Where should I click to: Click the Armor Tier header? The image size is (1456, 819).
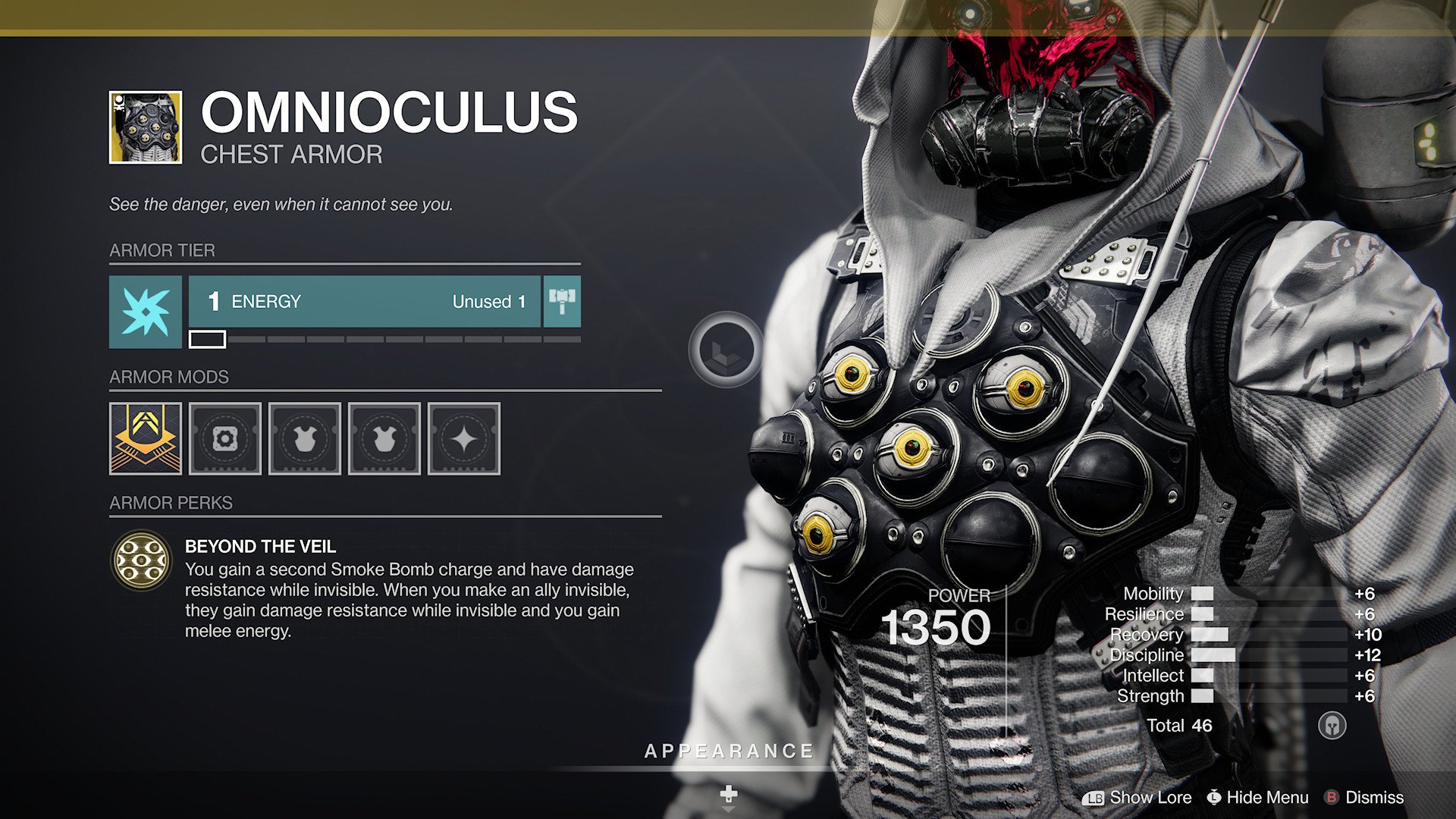point(162,250)
